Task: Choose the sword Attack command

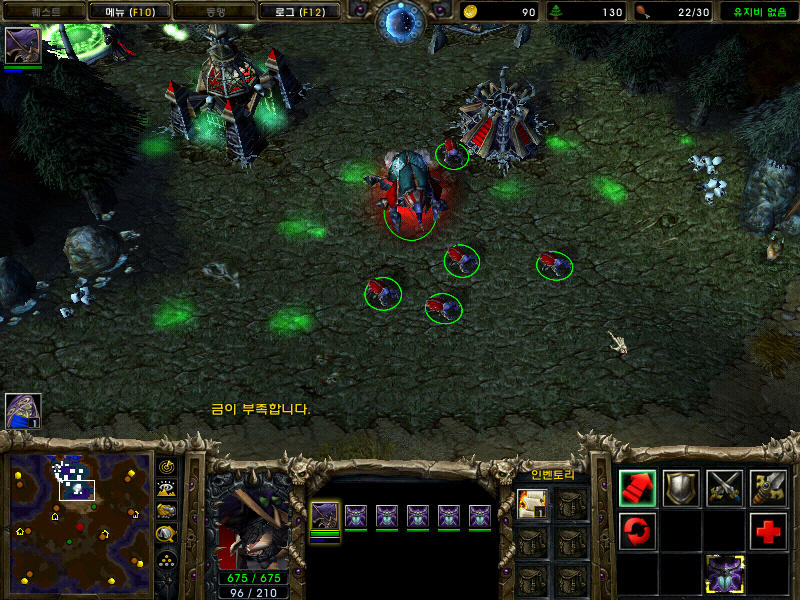Action: [x=769, y=487]
